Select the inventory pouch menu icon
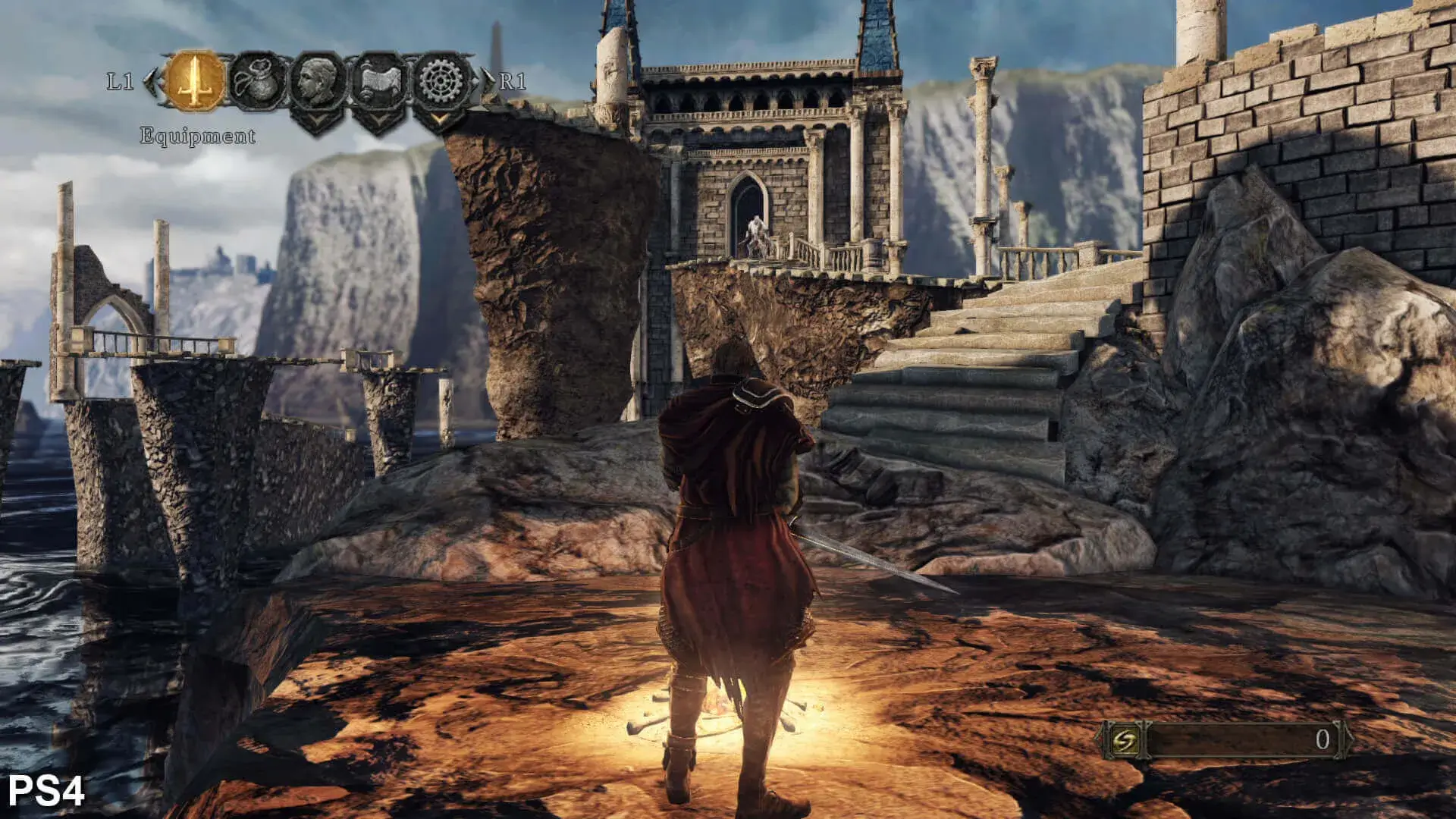Viewport: 1456px width, 819px height. click(258, 81)
